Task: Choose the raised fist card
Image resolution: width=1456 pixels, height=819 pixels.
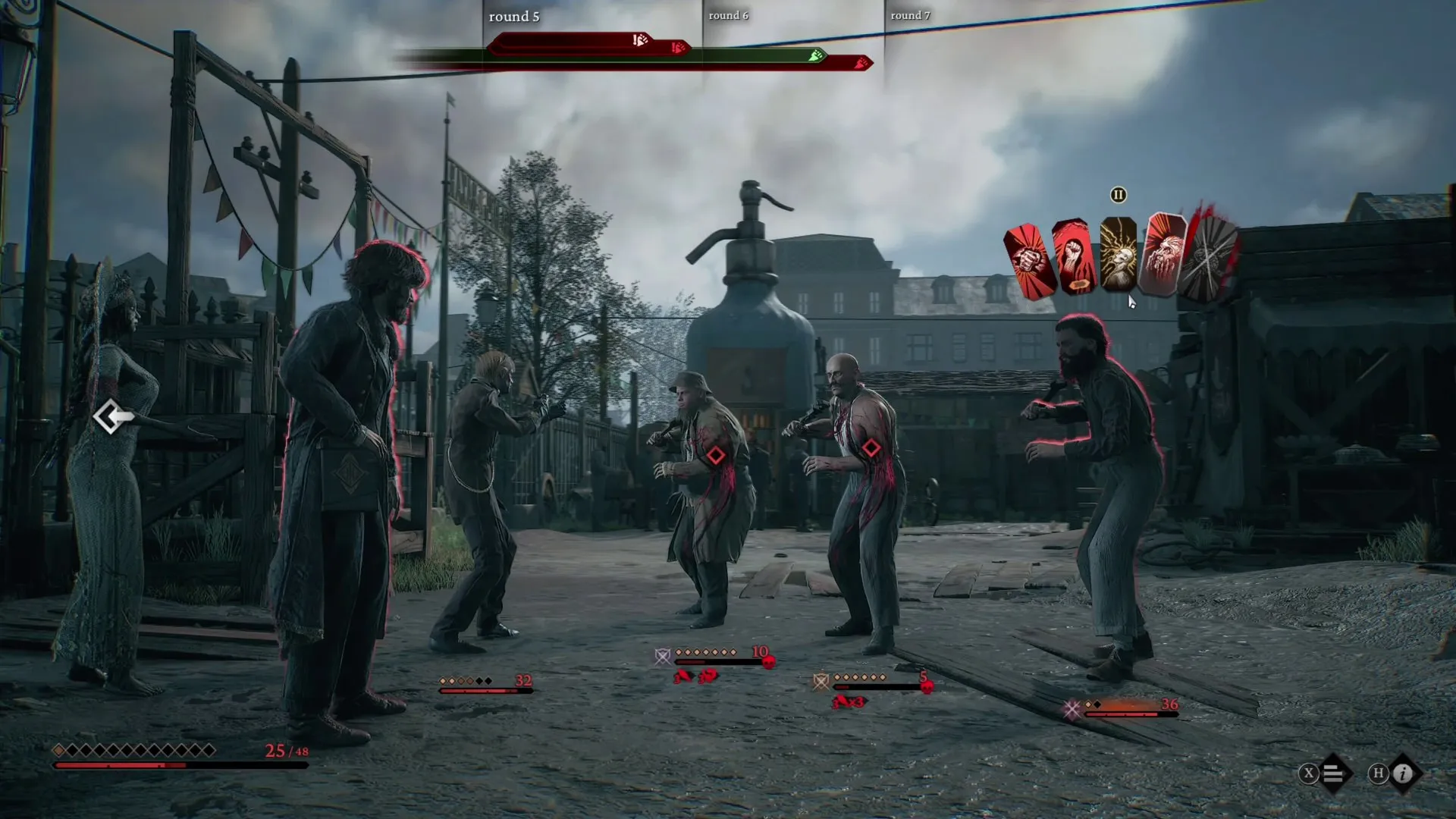Action: tap(1074, 258)
